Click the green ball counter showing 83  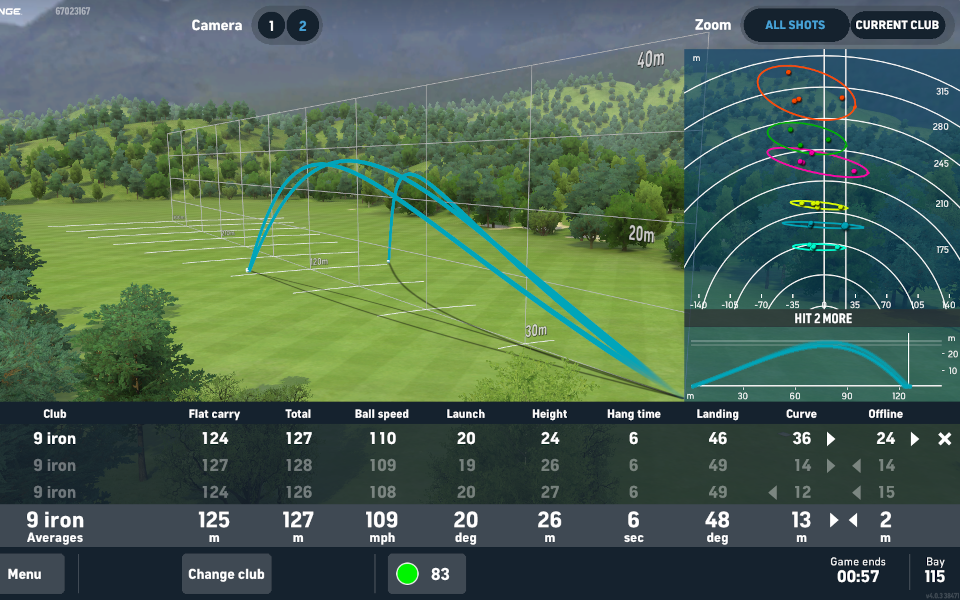pos(427,574)
